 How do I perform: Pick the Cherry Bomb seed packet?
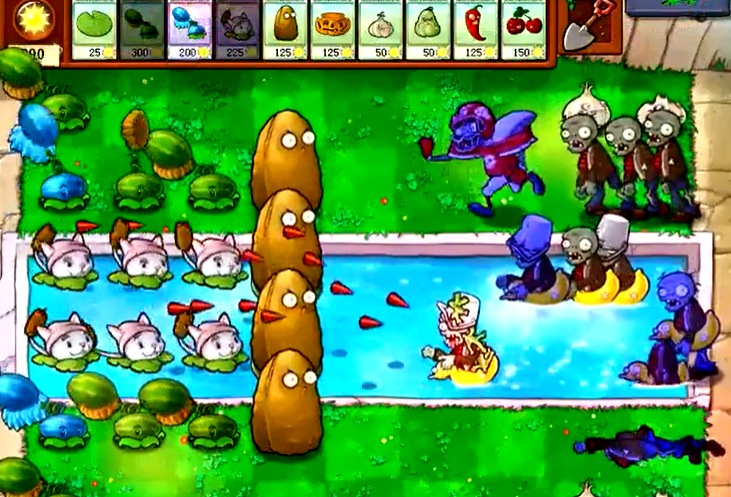pos(523,30)
